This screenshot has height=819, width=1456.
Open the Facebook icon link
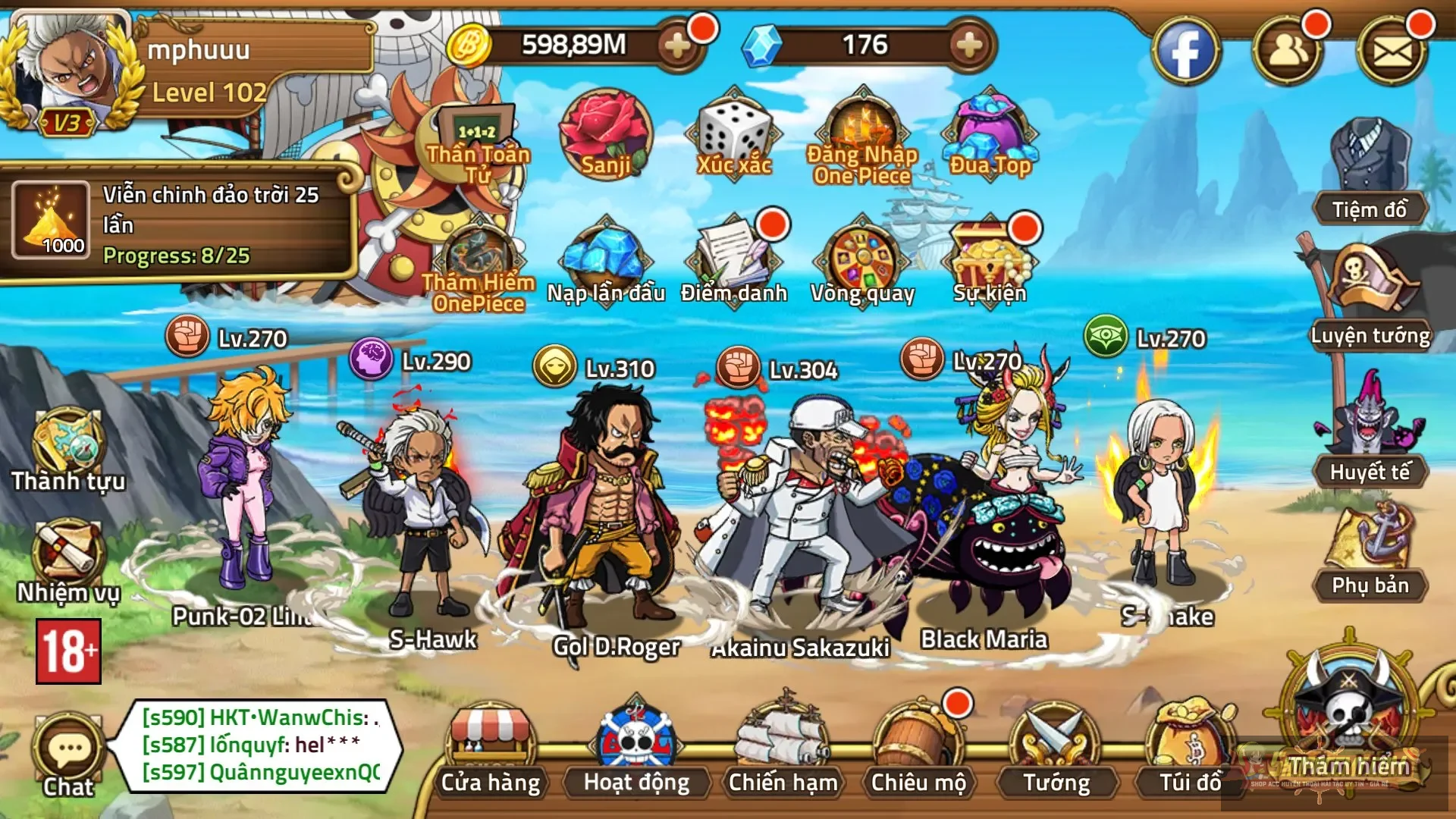click(1185, 52)
